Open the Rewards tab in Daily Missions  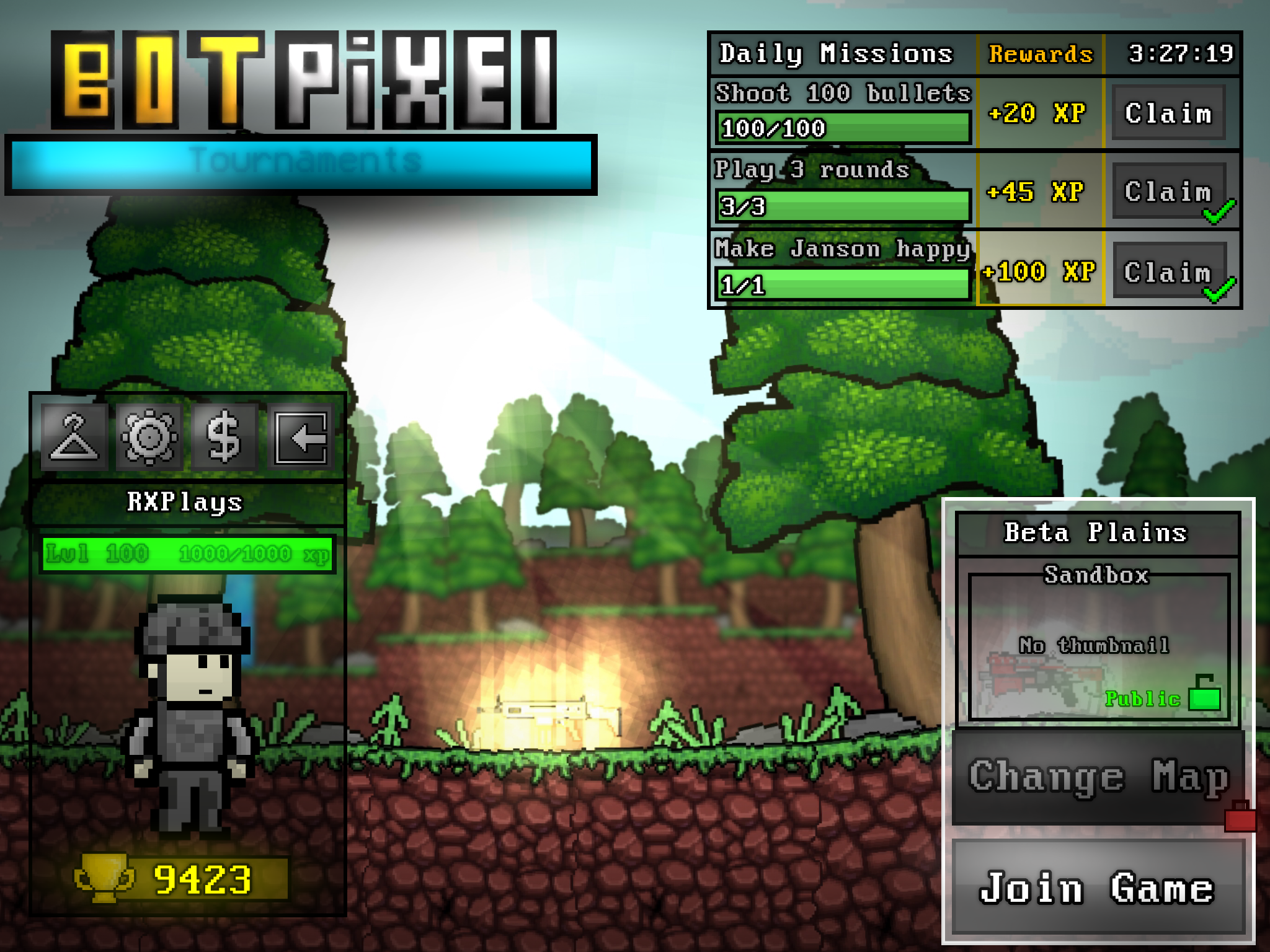coord(1041,55)
